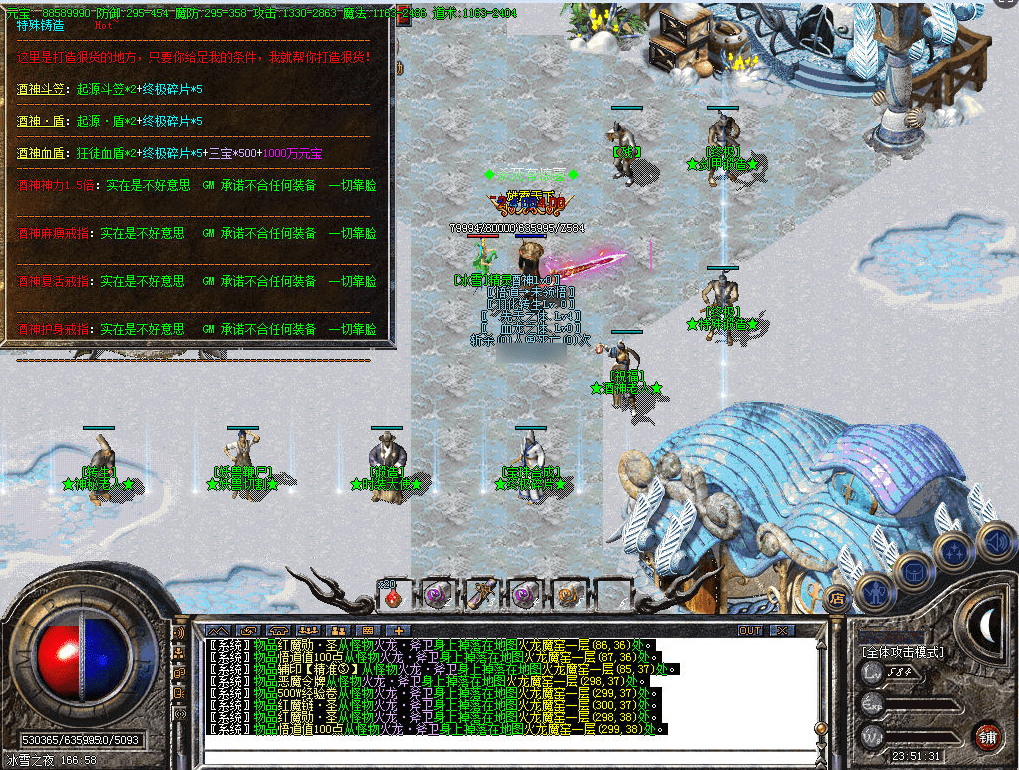Toggle the sound speaker icon
Image resolution: width=1019 pixels, height=770 pixels.
click(x=994, y=541)
